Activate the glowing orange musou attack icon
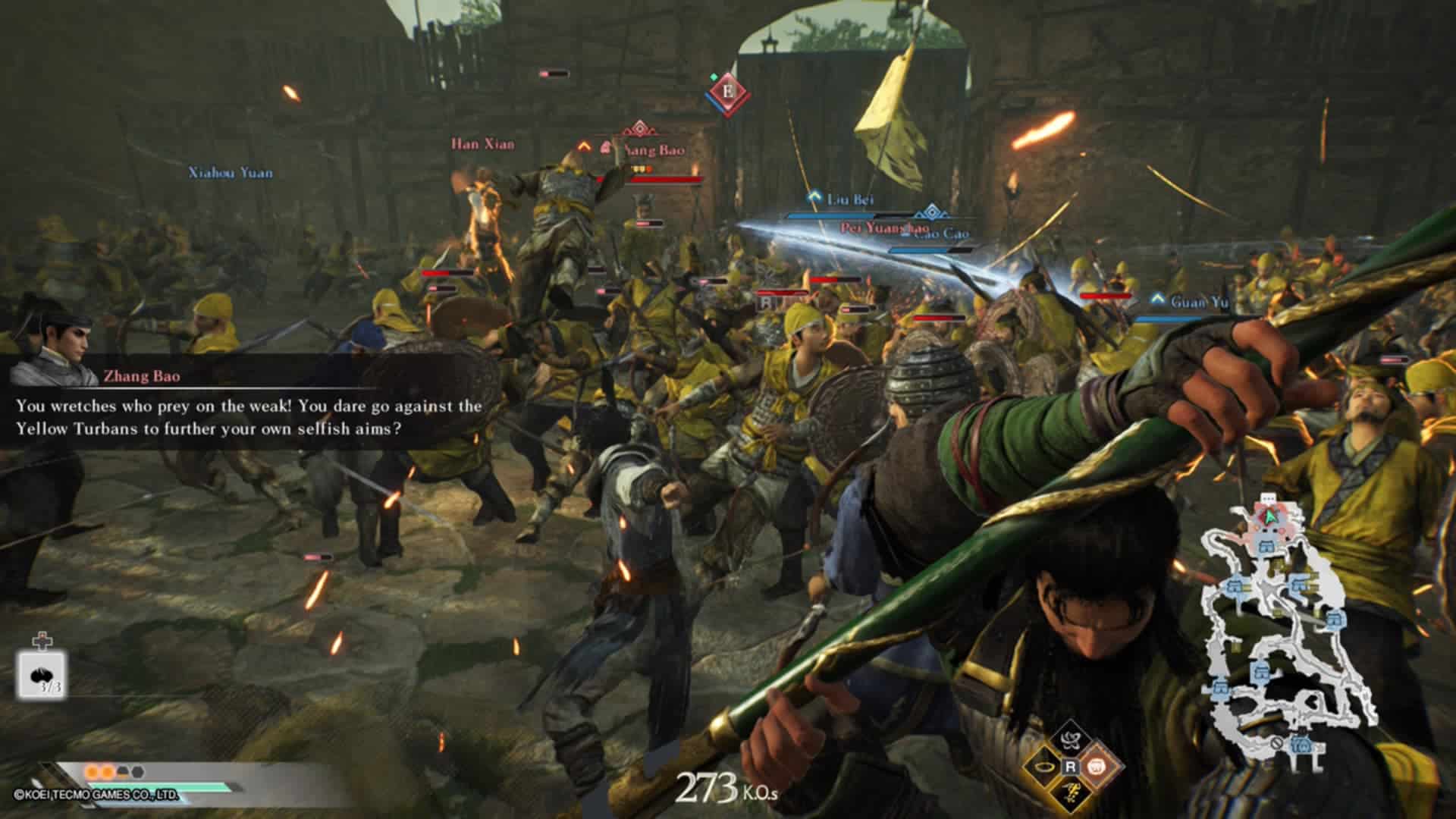The image size is (1456, 819). (x=1096, y=767)
